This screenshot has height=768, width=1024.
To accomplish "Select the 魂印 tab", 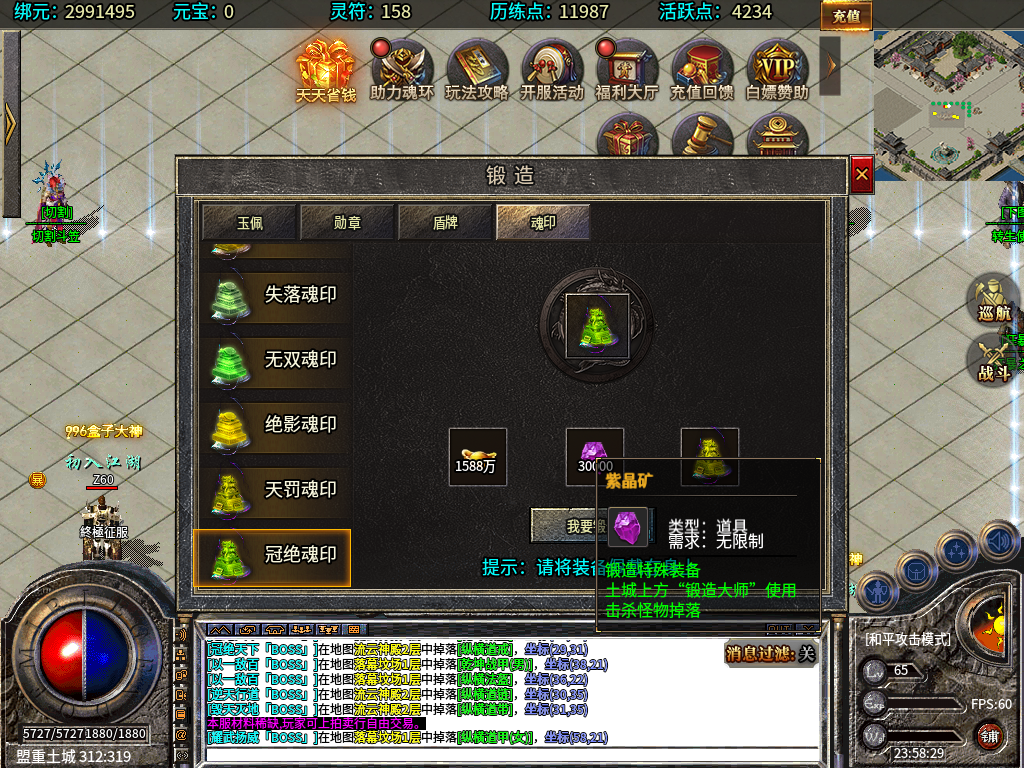I will (x=543, y=222).
